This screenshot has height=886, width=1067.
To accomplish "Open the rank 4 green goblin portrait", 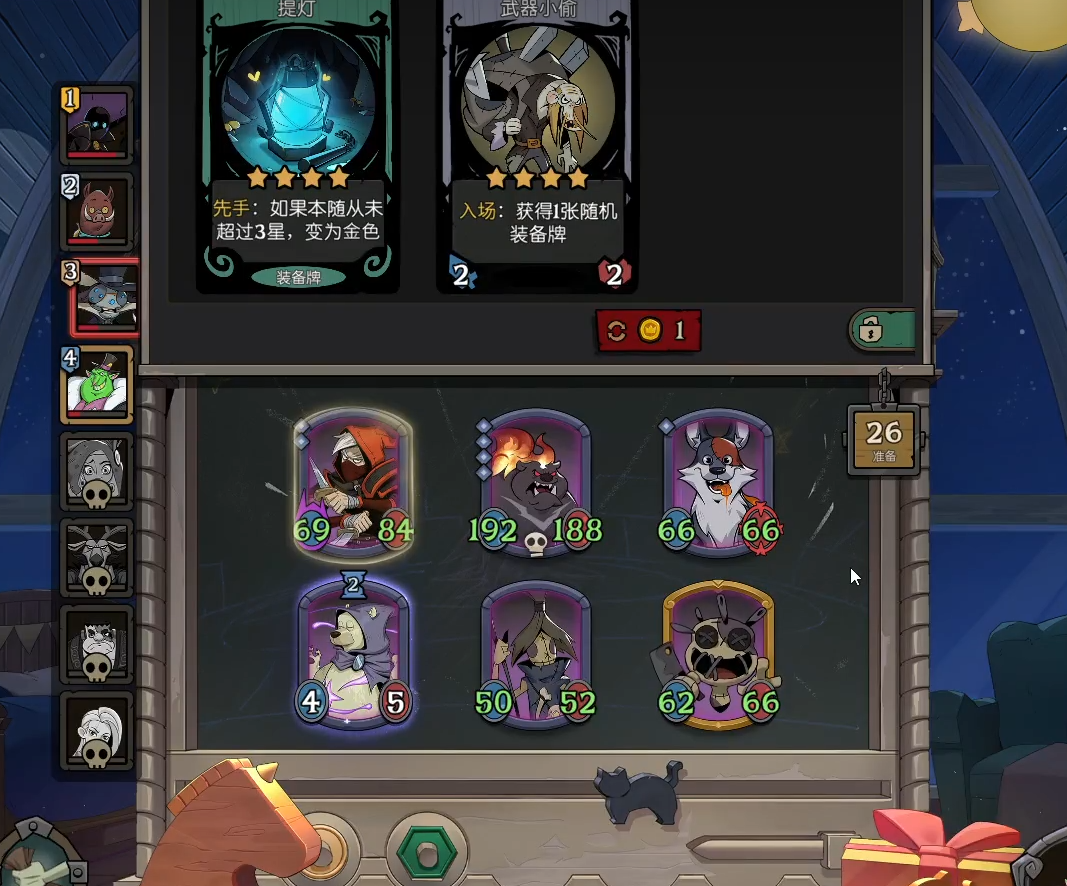I will click(97, 384).
